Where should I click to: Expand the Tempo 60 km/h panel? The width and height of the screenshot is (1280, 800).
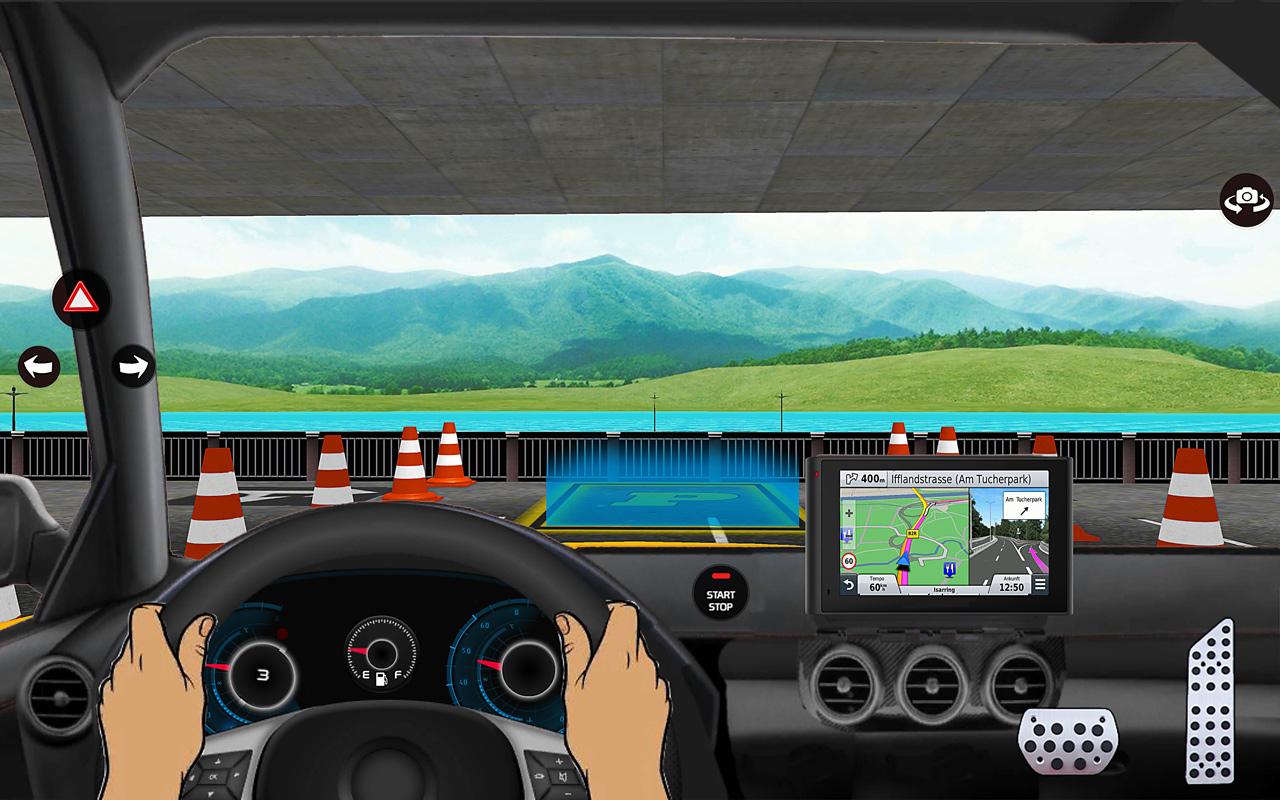[x=877, y=584]
